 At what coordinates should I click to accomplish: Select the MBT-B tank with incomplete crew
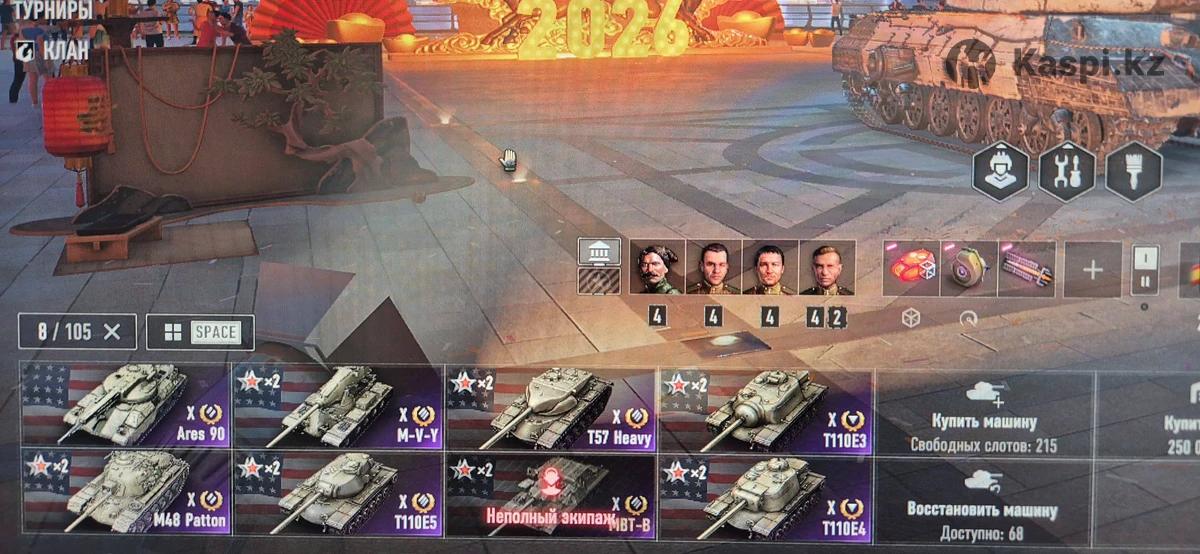point(551,492)
